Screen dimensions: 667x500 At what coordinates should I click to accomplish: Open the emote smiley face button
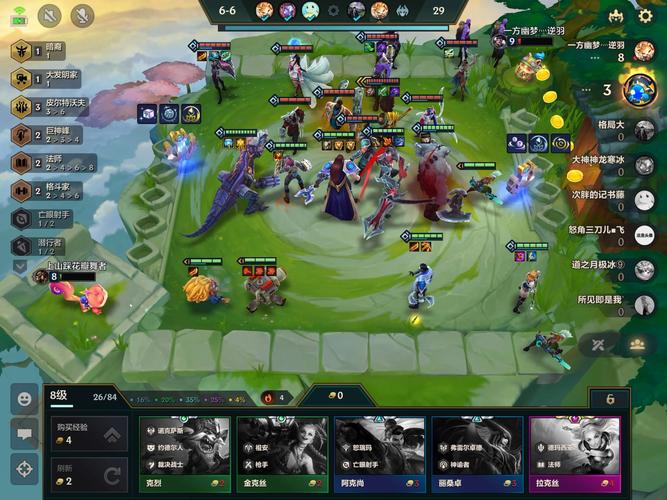pyautogui.click(x=23, y=398)
